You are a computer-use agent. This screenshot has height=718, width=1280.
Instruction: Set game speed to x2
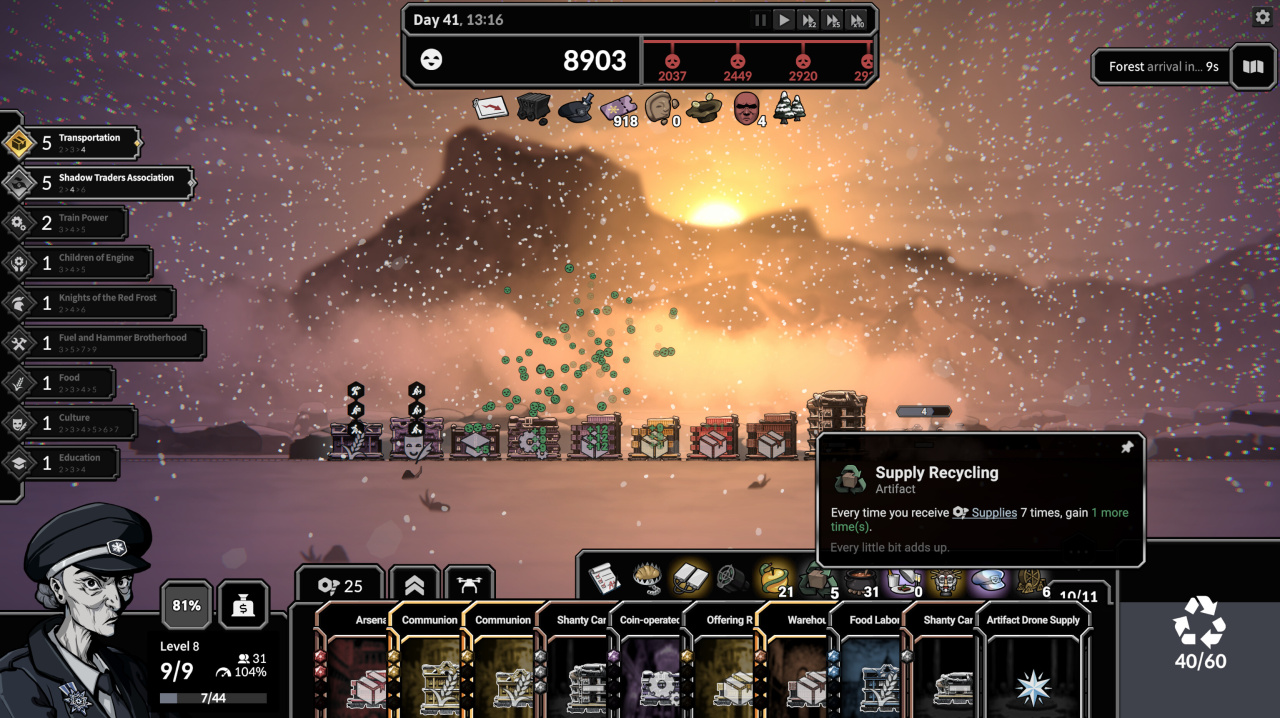click(808, 20)
